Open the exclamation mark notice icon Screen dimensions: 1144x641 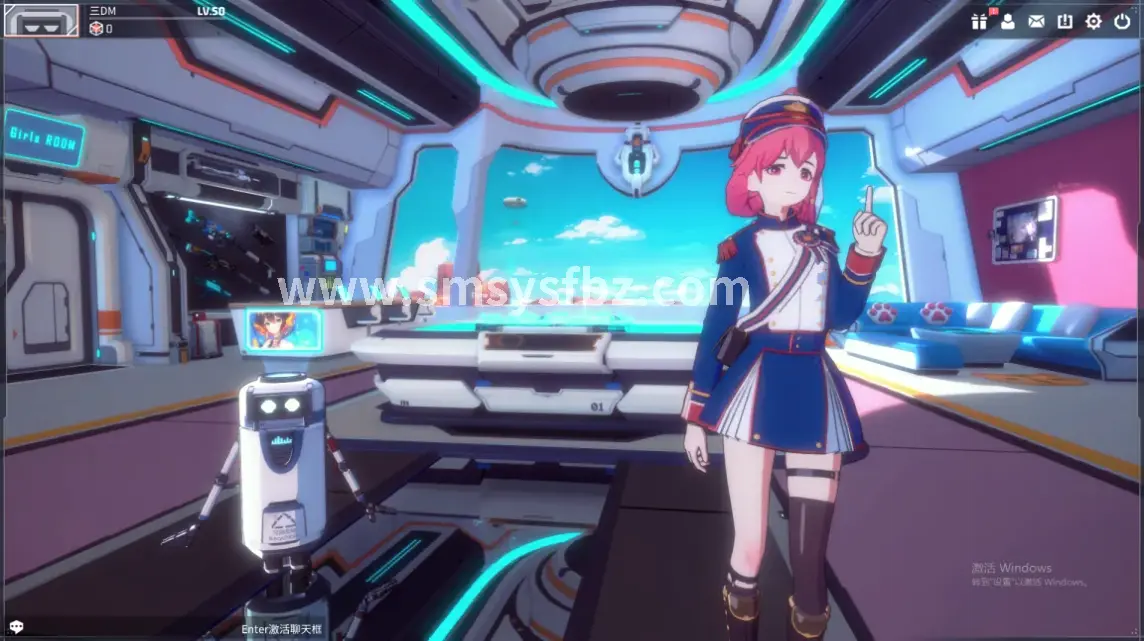coord(1065,21)
